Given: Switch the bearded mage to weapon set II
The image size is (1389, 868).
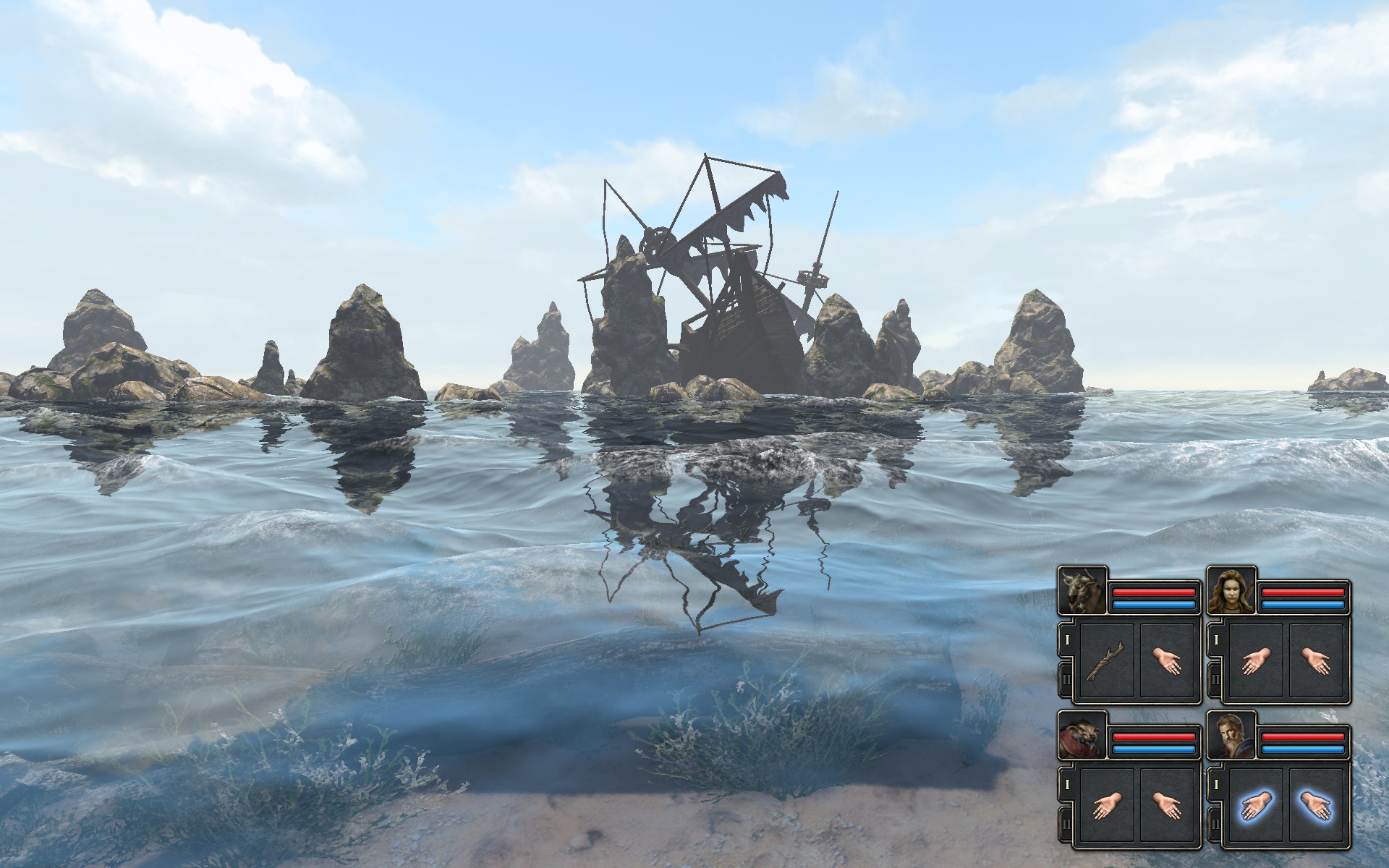Looking at the screenshot, I should [x=1215, y=824].
